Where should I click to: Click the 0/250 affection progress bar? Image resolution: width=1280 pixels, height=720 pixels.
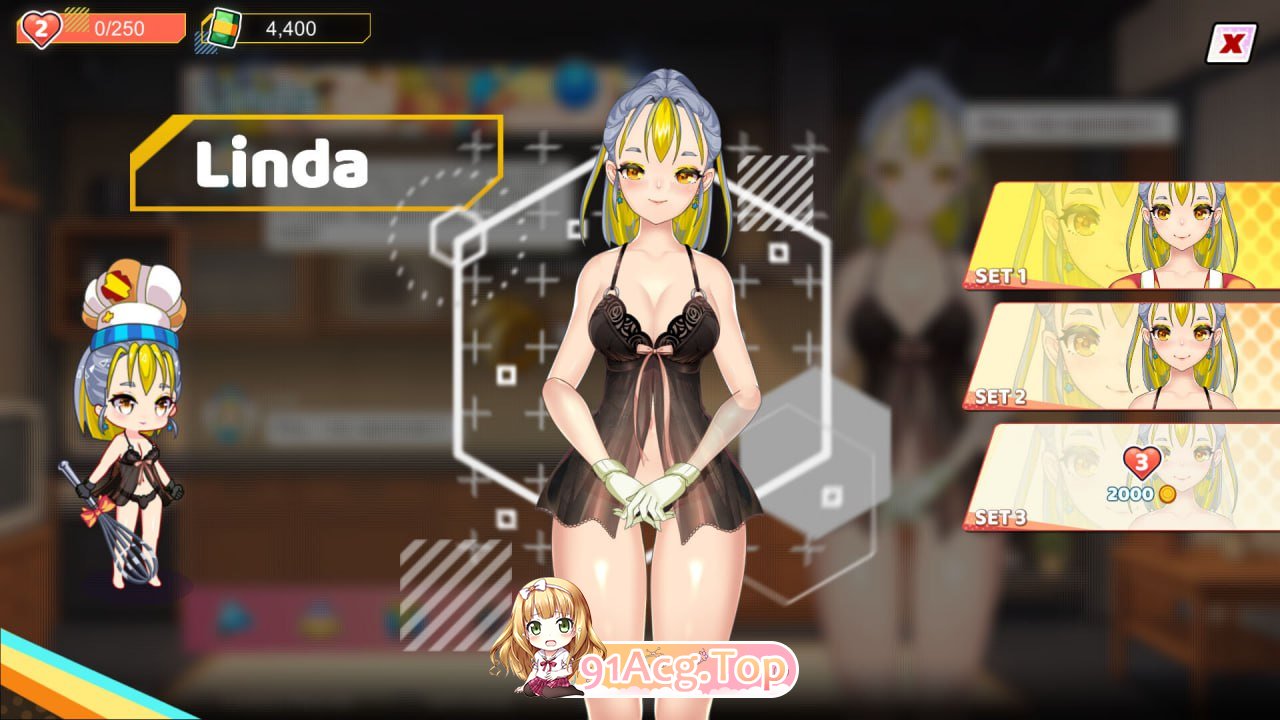[122, 28]
